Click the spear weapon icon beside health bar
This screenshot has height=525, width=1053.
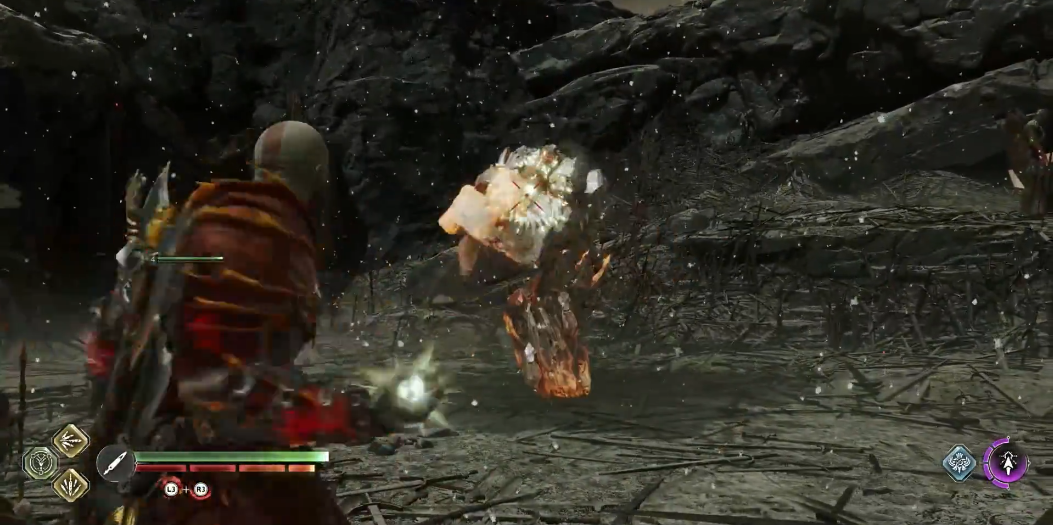point(114,462)
